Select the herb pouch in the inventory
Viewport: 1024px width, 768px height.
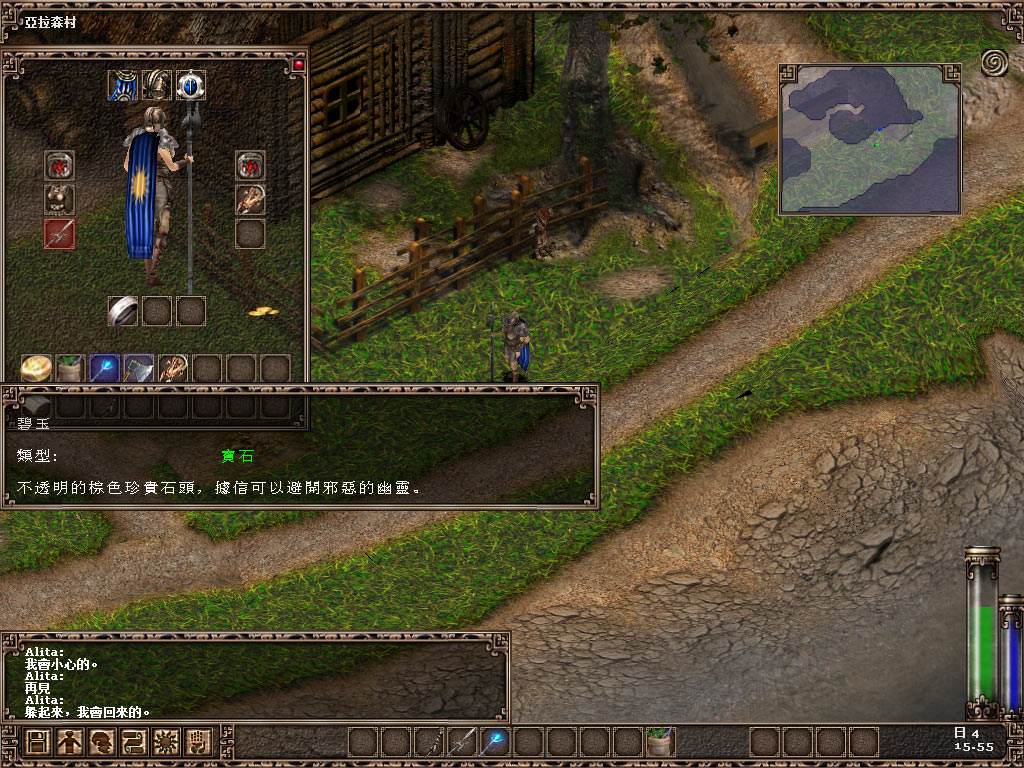pos(71,369)
